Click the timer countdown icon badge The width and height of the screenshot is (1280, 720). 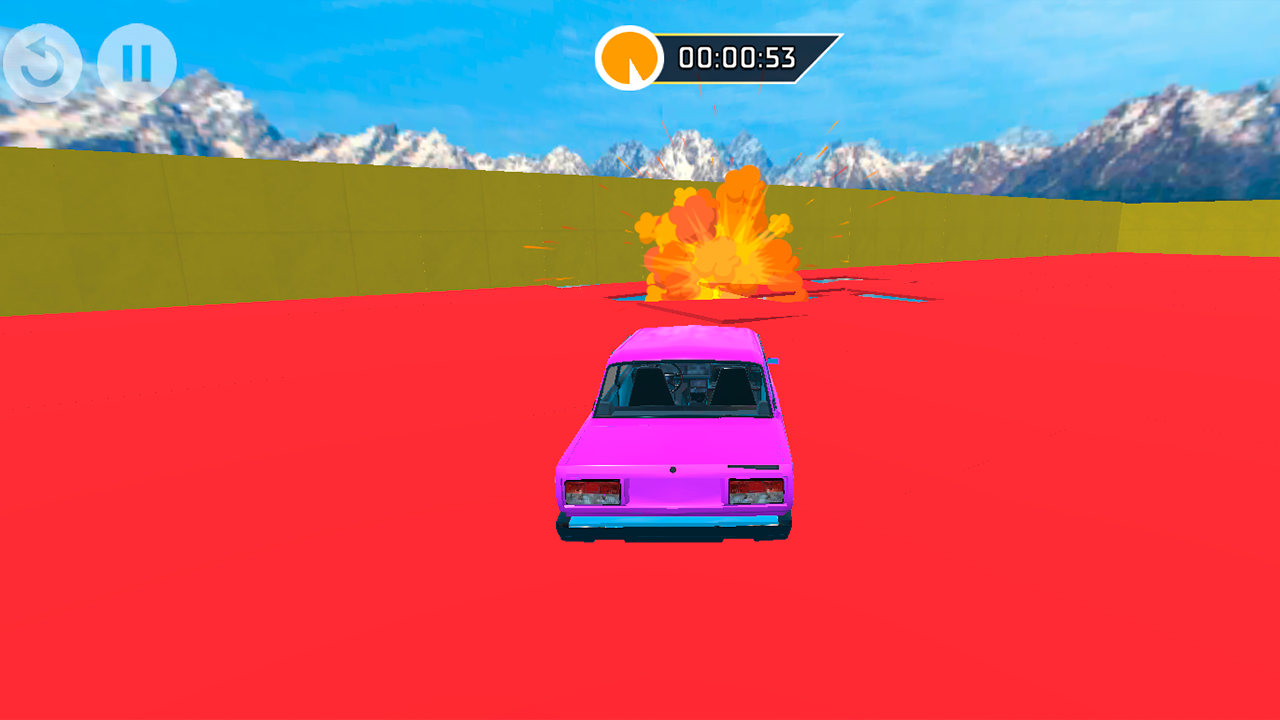628,58
